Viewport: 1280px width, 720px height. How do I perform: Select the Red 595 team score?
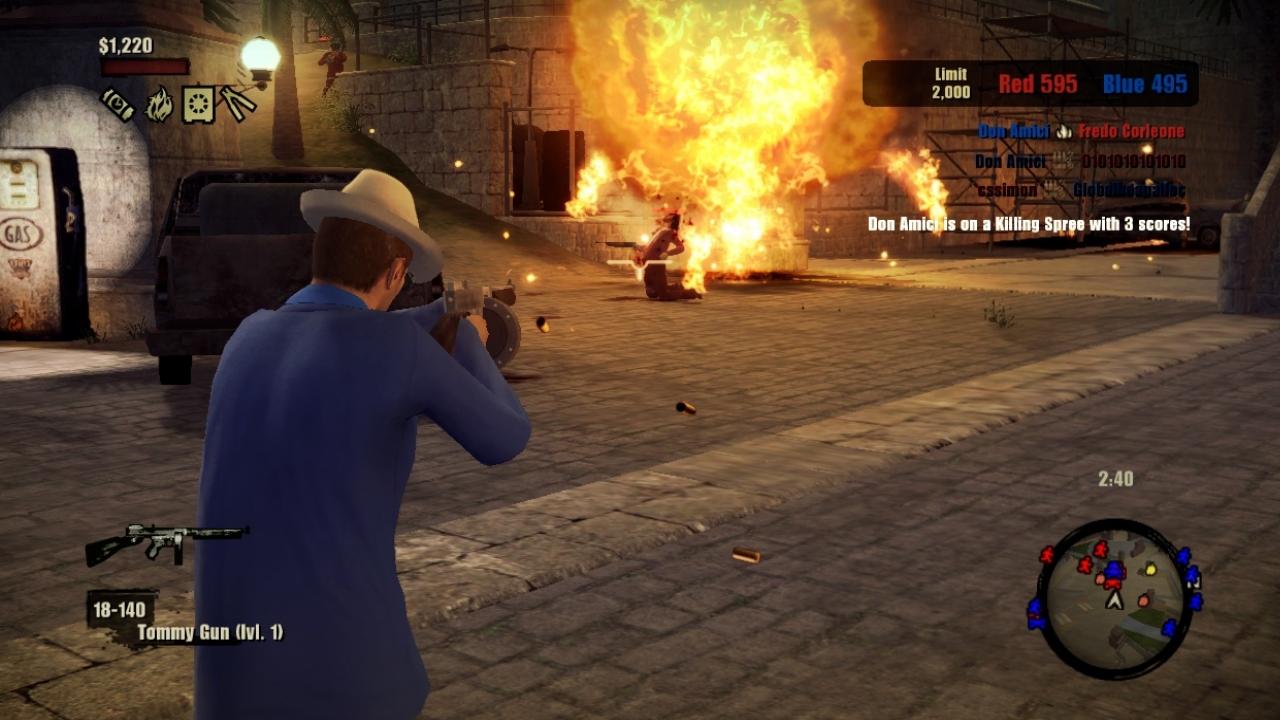click(1038, 84)
